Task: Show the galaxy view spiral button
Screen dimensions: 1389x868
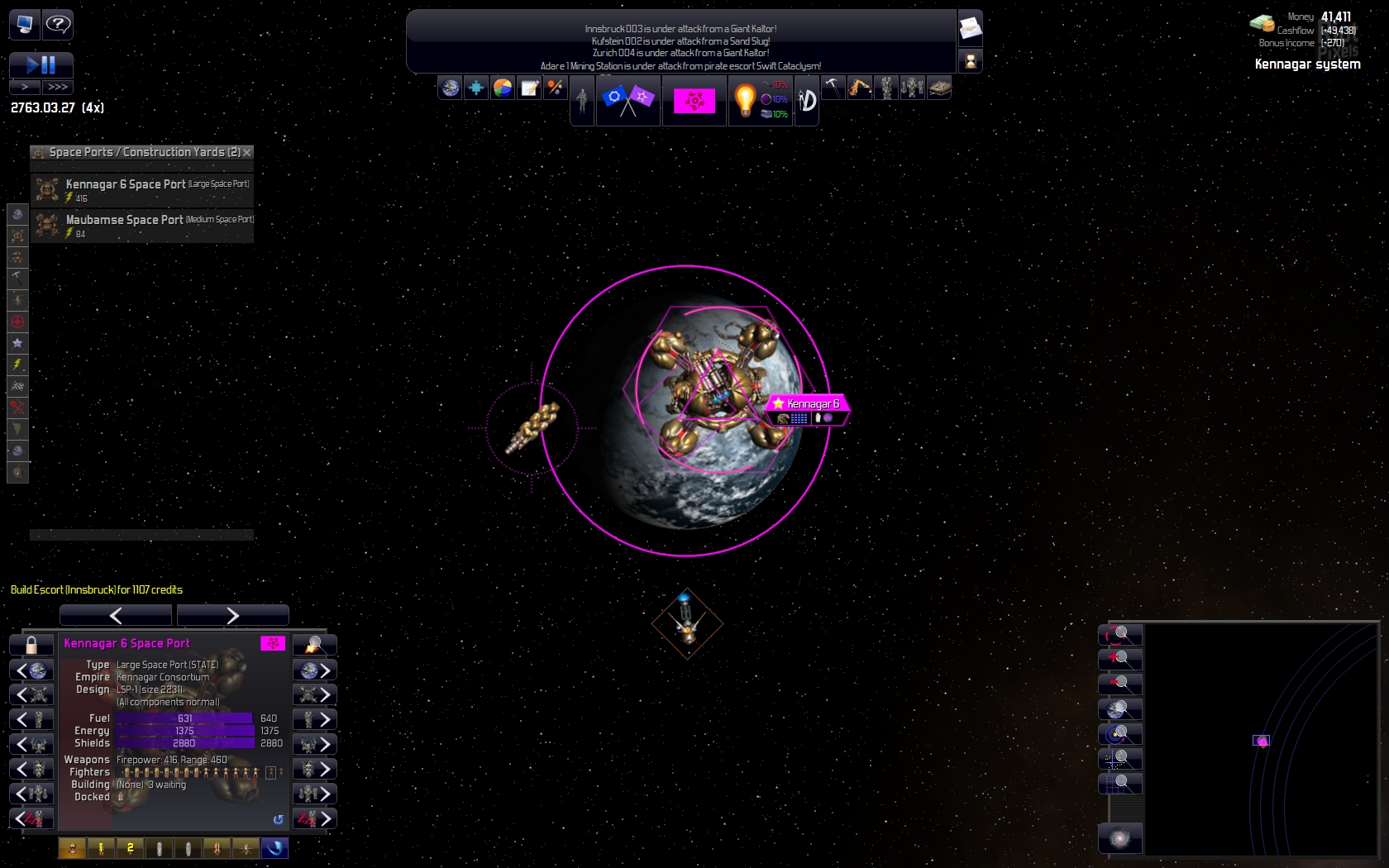Action: pos(1120,838)
